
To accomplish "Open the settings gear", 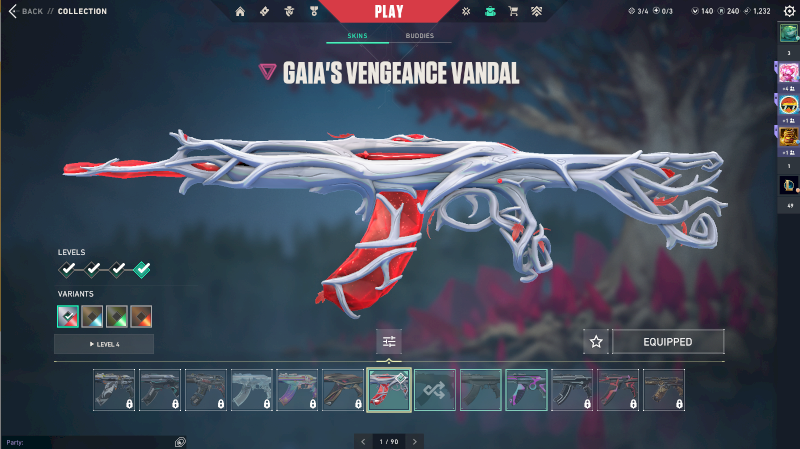I will tap(789, 11).
